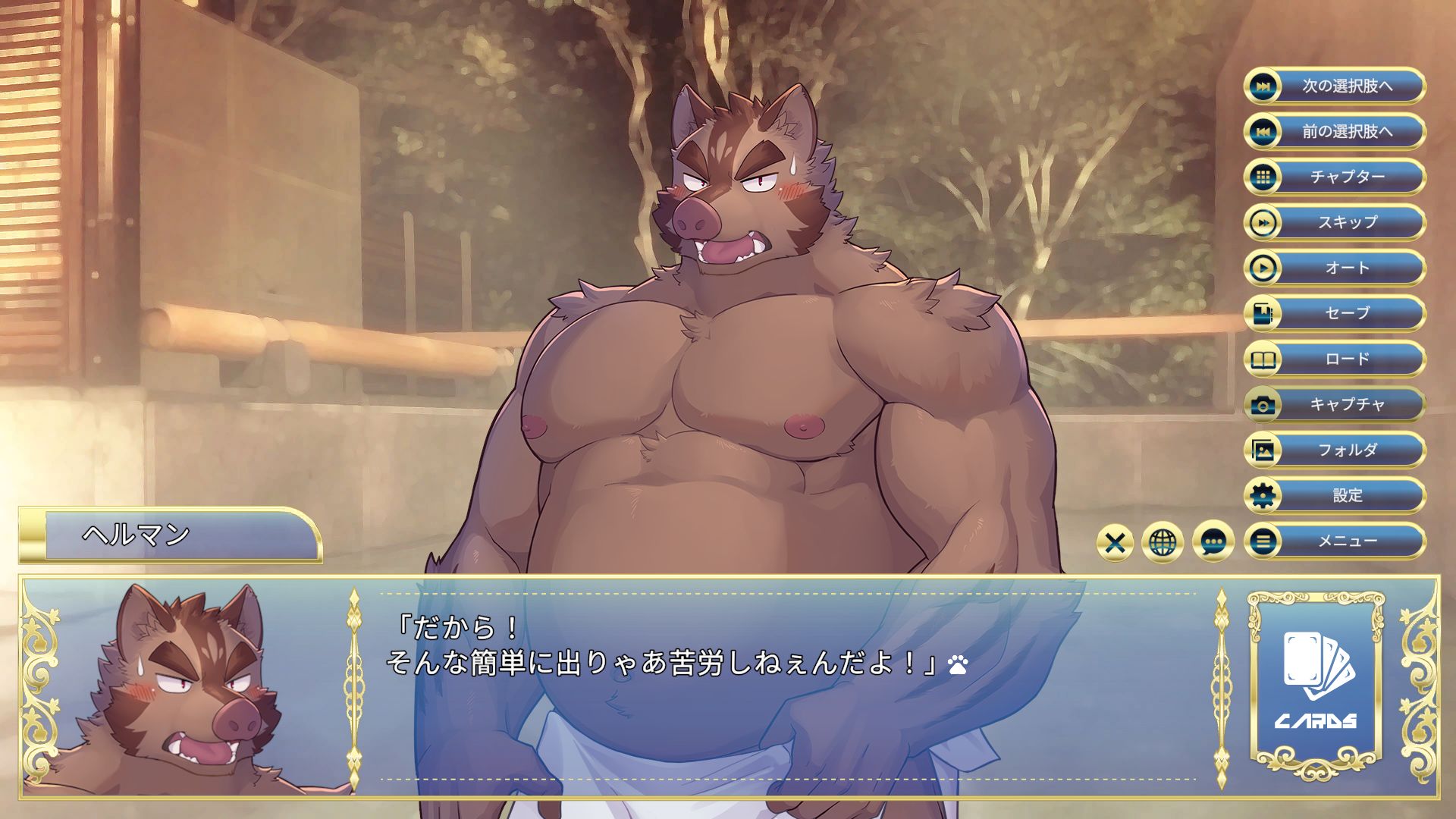Advance dialogue via the paw print indicator

[958, 666]
